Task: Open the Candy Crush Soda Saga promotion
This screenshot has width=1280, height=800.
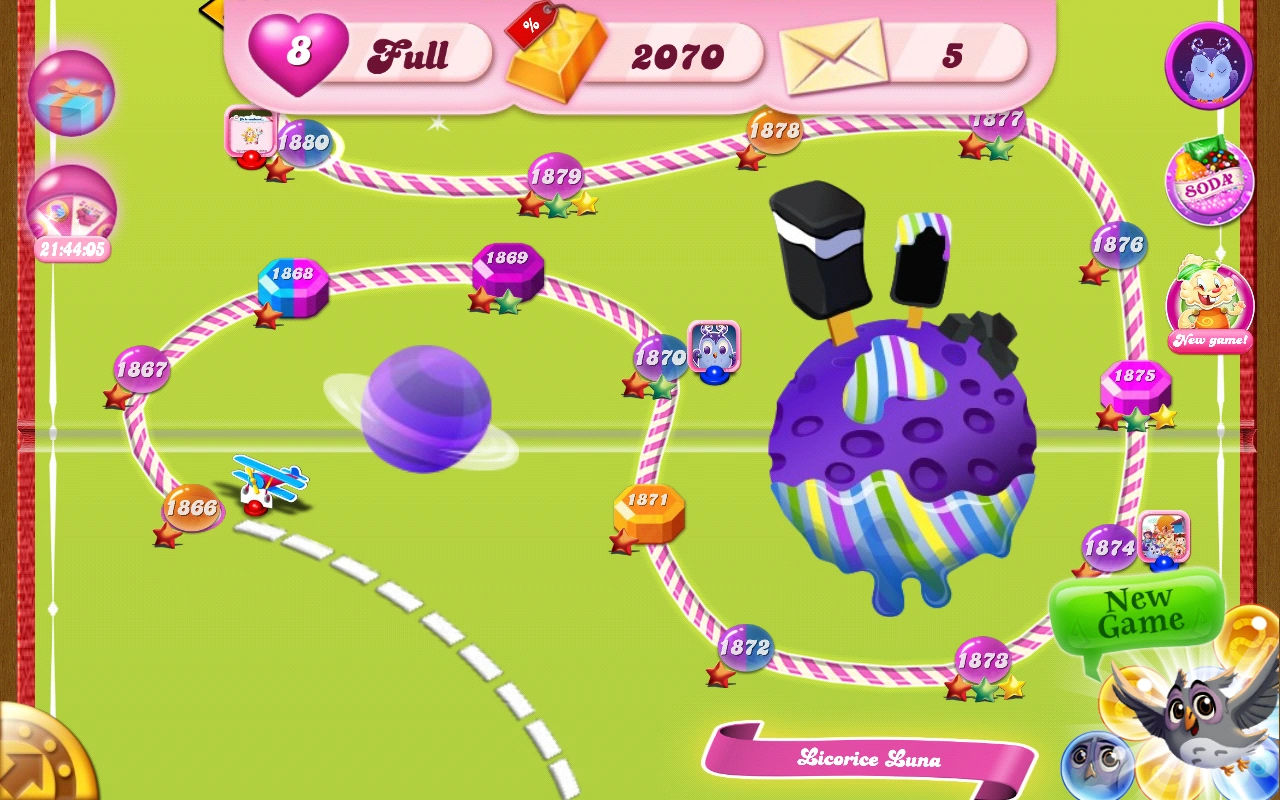Action: [1209, 182]
